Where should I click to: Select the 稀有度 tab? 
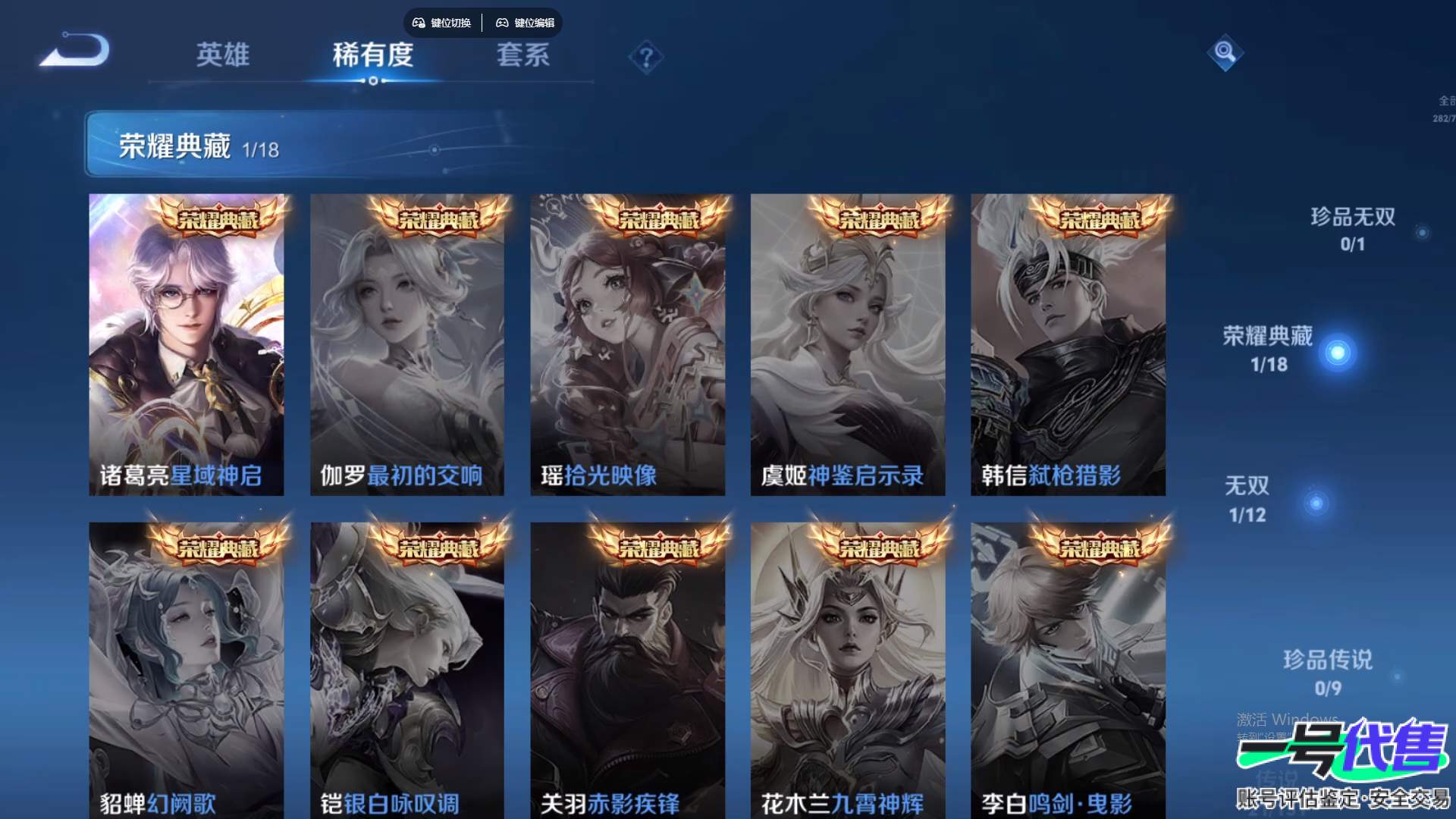pyautogui.click(x=372, y=55)
